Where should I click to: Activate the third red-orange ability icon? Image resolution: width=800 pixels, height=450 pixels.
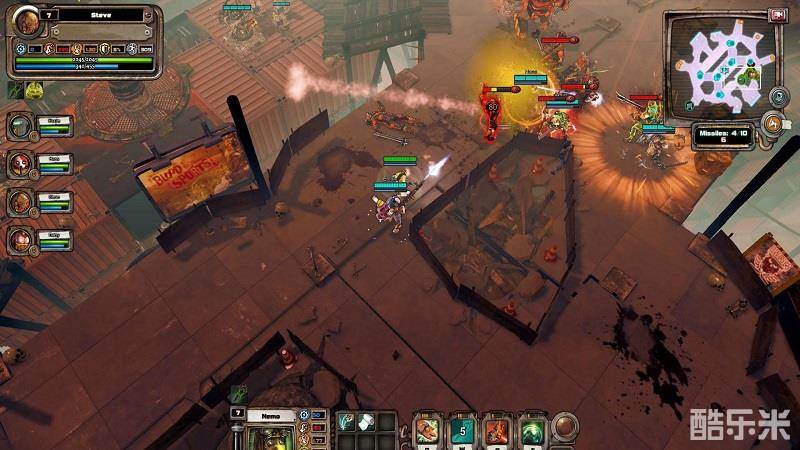pos(497,428)
